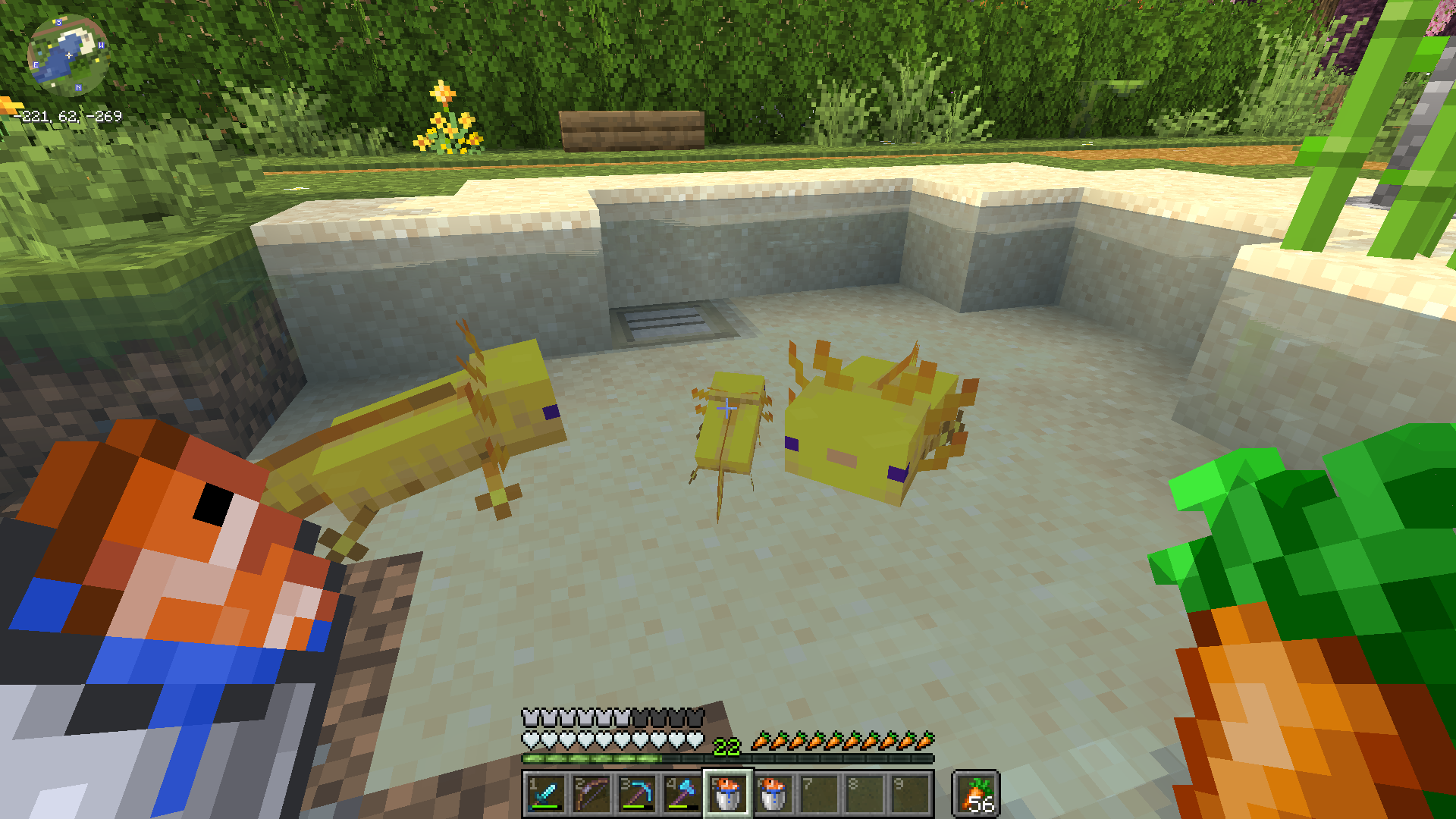This screenshot has height=819, width=1456.
Task: Select the bow in the hotbar
Action: pos(591,794)
